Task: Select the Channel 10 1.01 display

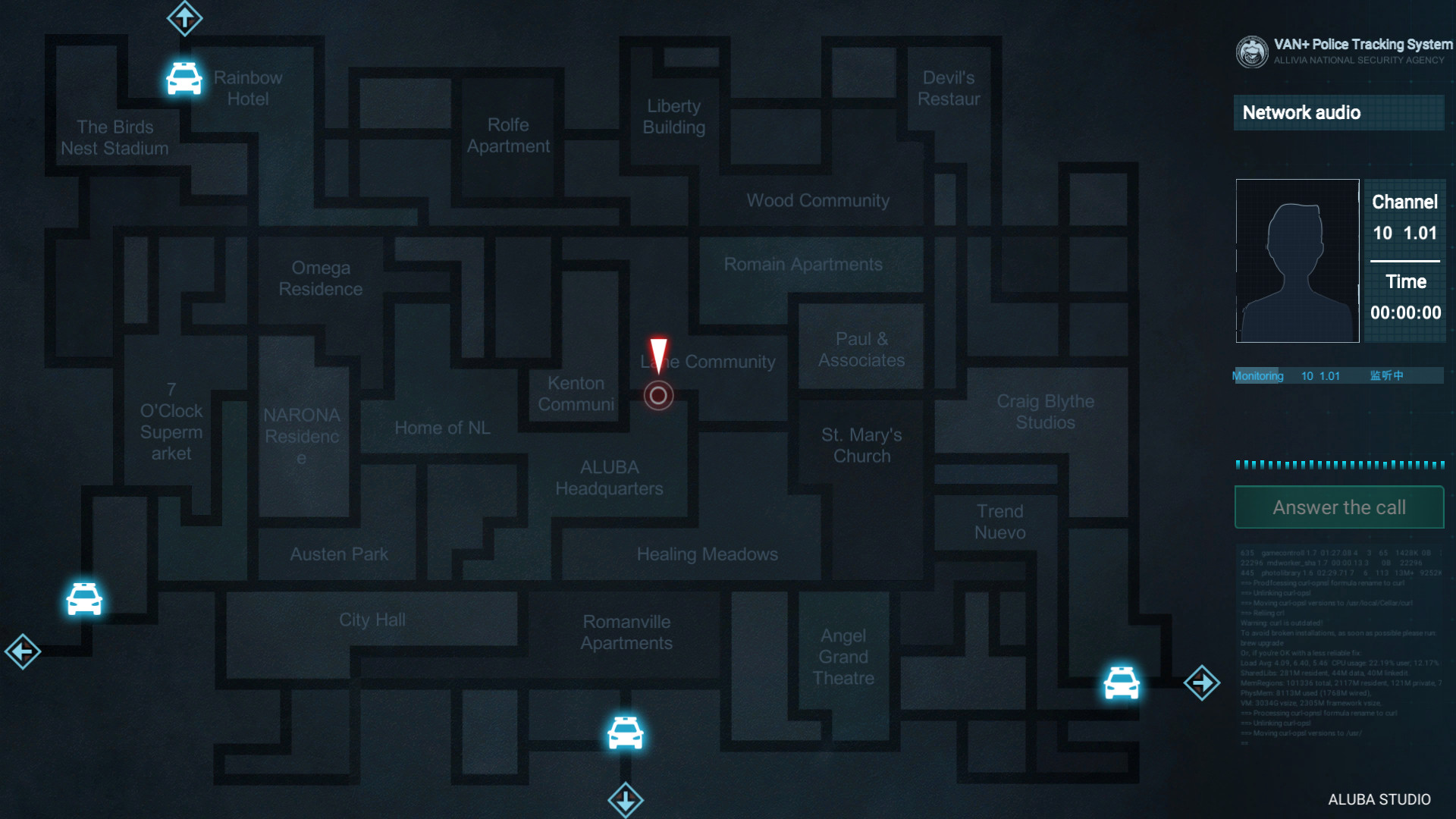Action: [1404, 218]
